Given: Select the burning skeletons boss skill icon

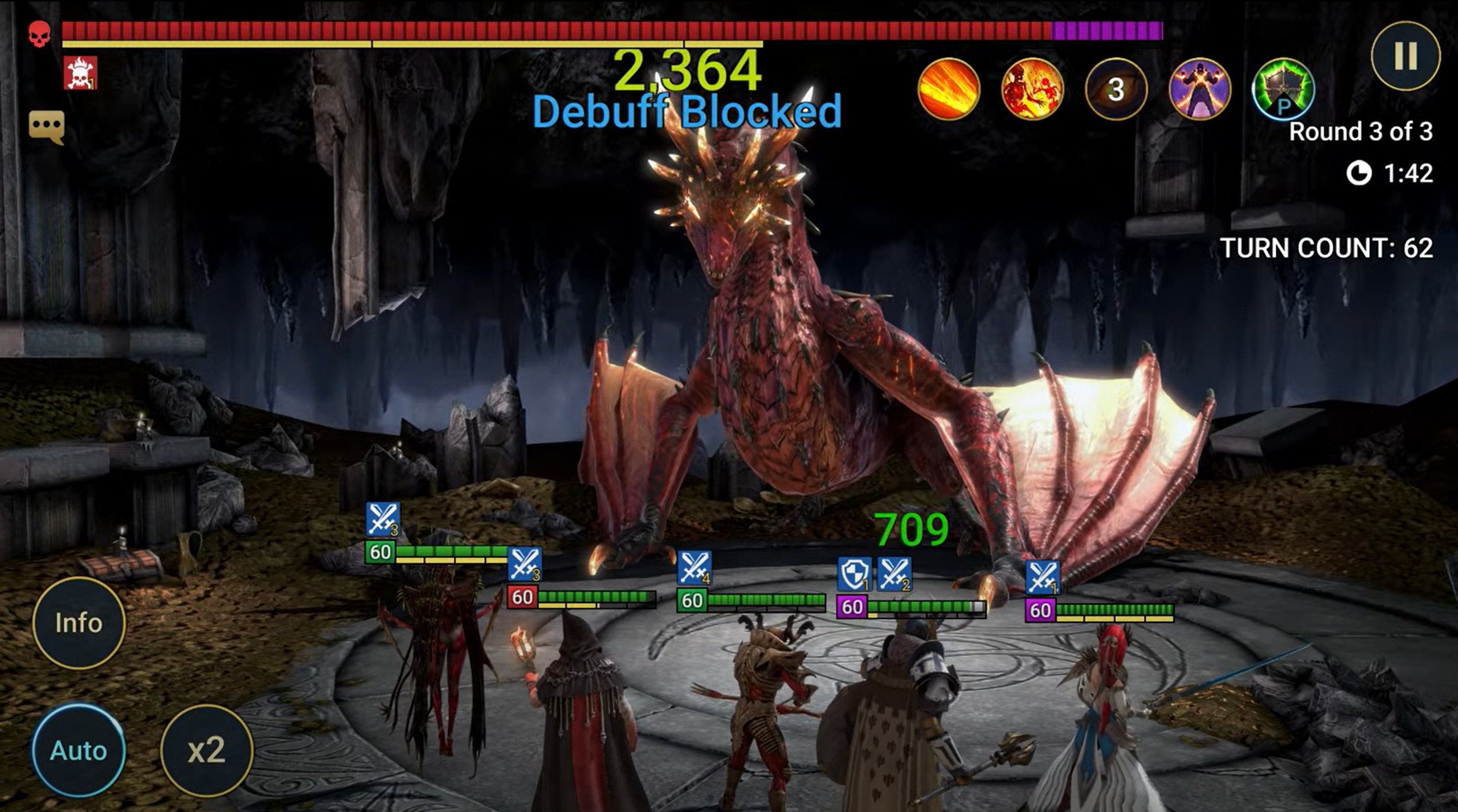Looking at the screenshot, I should tap(1032, 89).
